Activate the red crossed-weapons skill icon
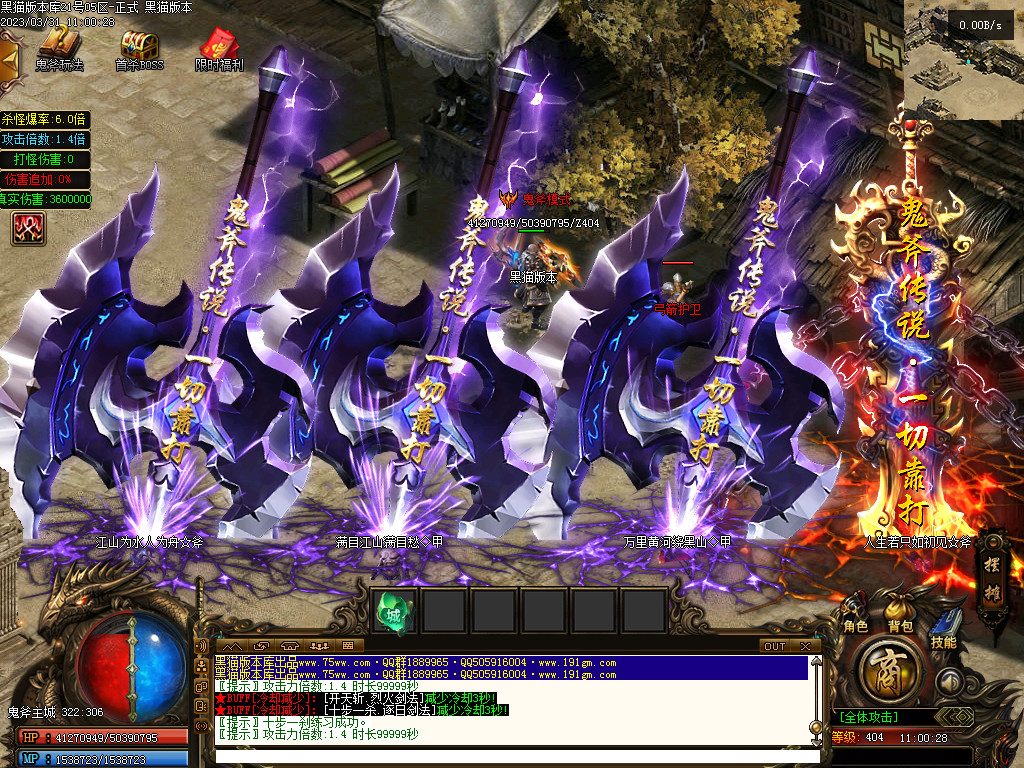Screen dimensions: 1024x768 [x=29, y=229]
